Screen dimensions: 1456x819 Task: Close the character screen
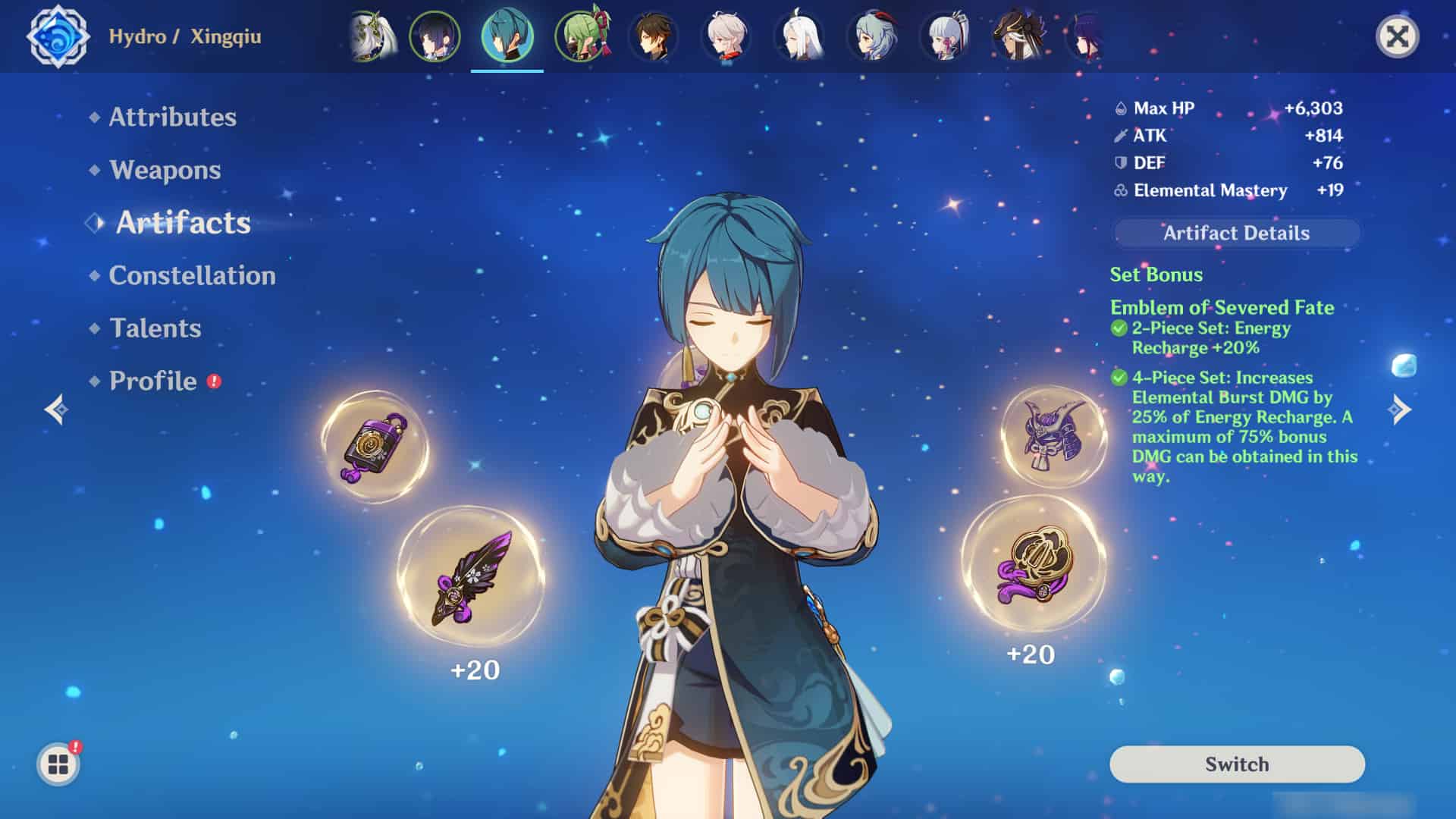pyautogui.click(x=1397, y=36)
